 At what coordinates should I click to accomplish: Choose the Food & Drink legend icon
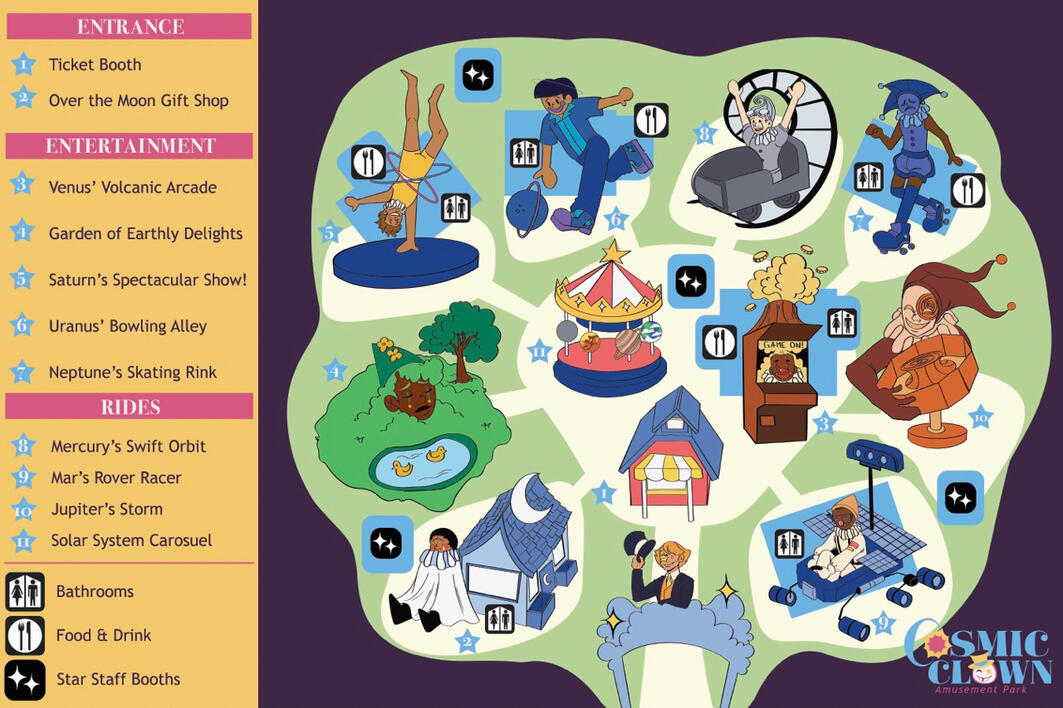click(25, 635)
